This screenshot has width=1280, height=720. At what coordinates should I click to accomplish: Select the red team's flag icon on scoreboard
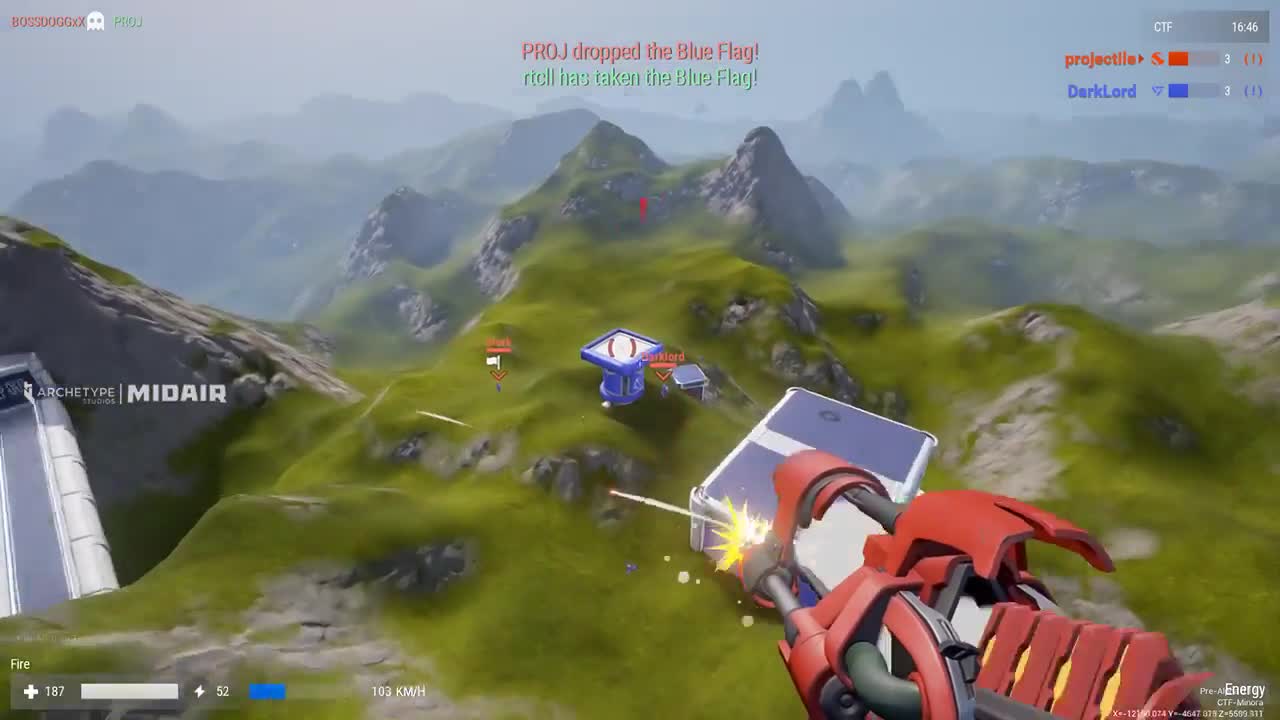tap(1157, 58)
